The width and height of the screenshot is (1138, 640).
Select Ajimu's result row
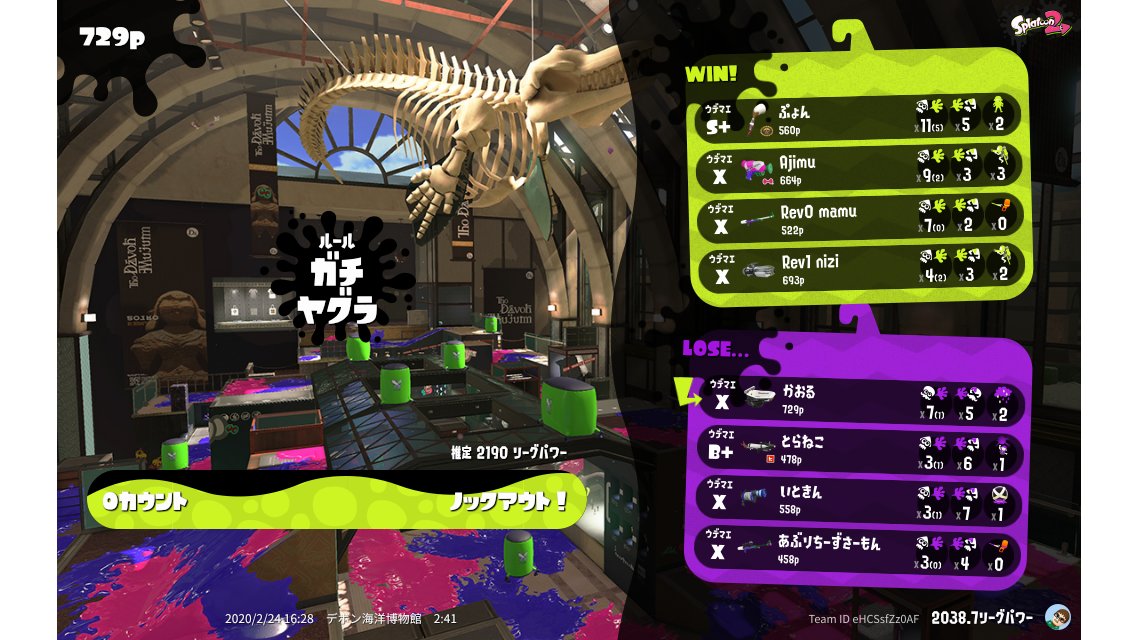pos(858,168)
